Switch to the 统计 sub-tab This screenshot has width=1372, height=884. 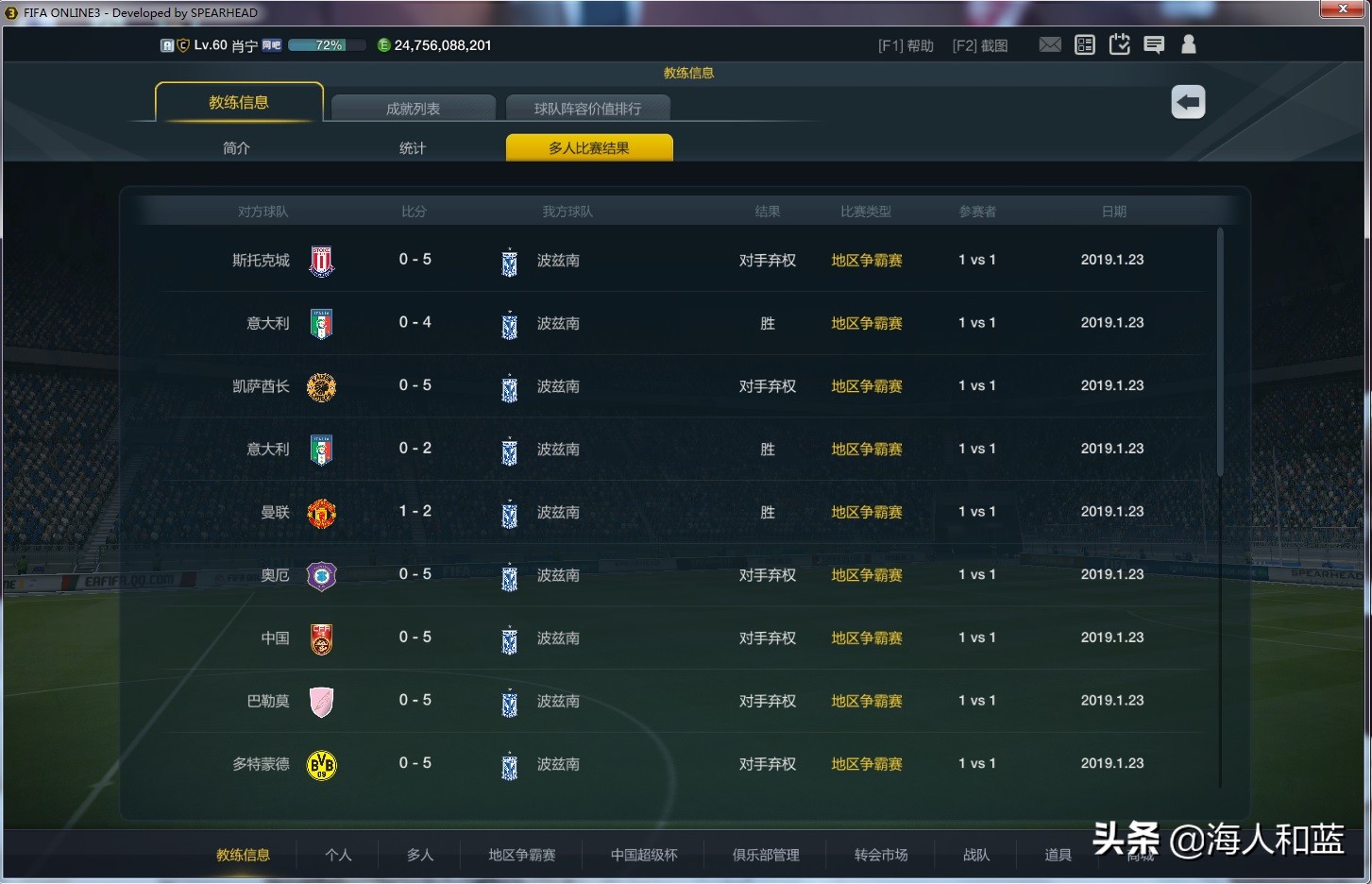413,147
